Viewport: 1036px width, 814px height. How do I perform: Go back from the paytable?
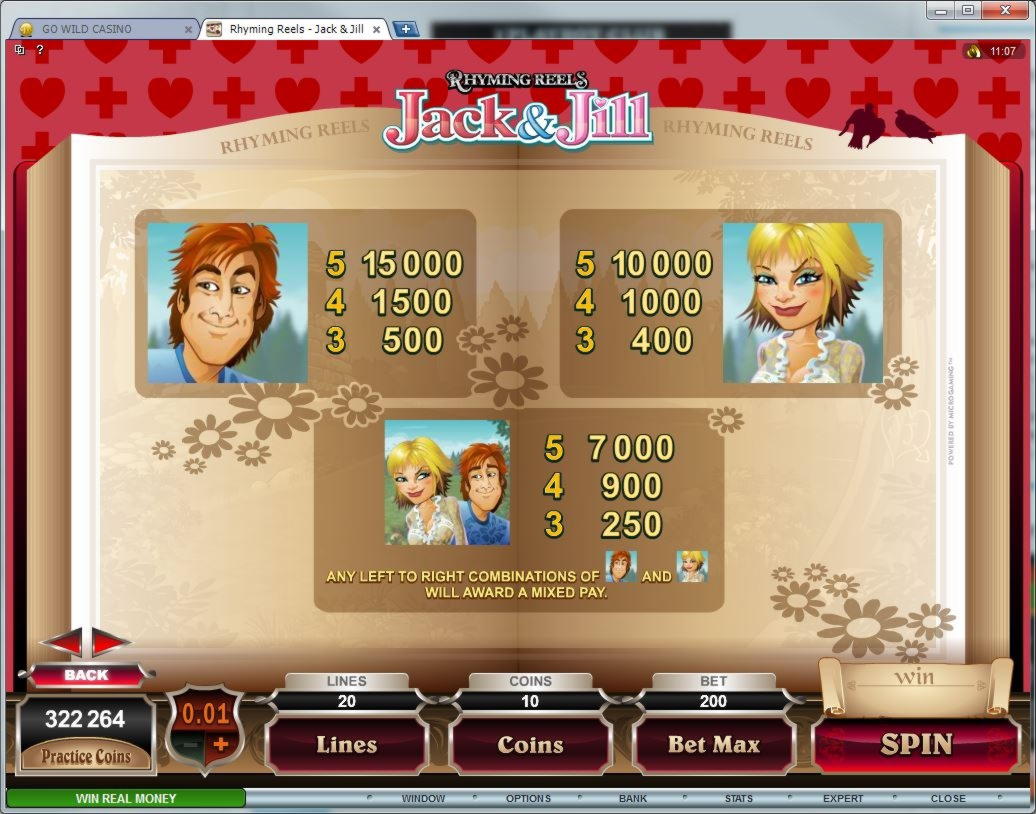pos(86,675)
